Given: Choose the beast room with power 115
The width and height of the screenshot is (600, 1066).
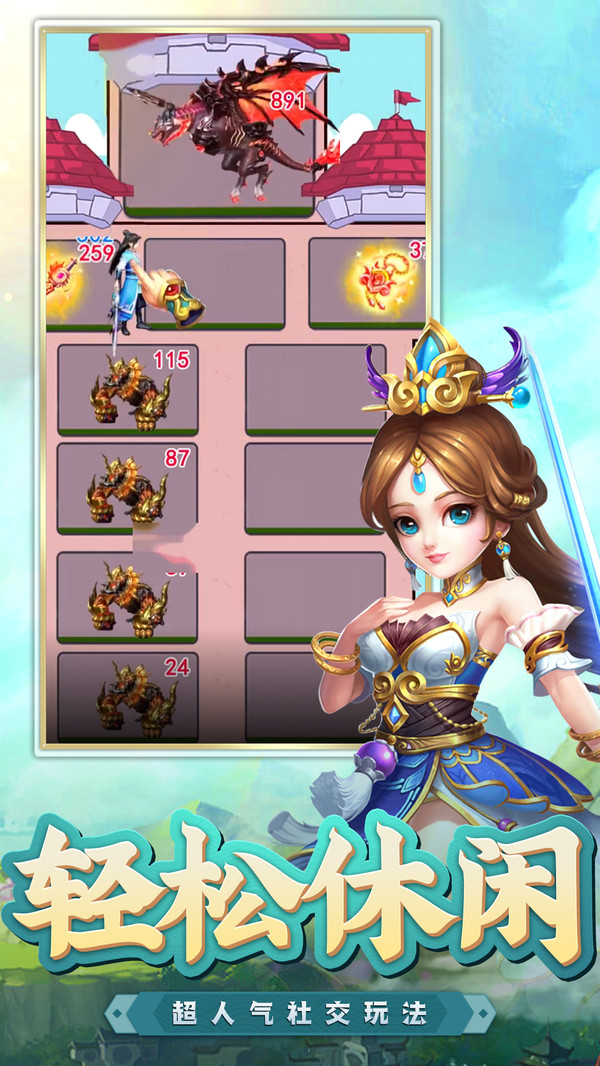Looking at the screenshot, I should click(127, 390).
